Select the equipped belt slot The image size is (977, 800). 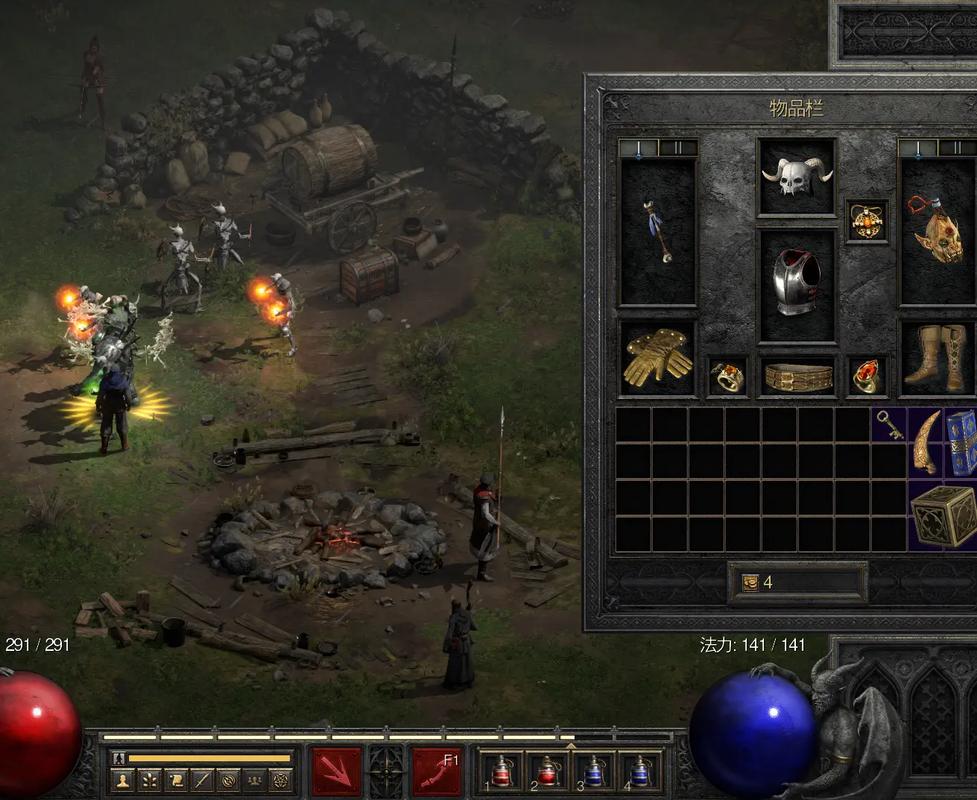797,377
